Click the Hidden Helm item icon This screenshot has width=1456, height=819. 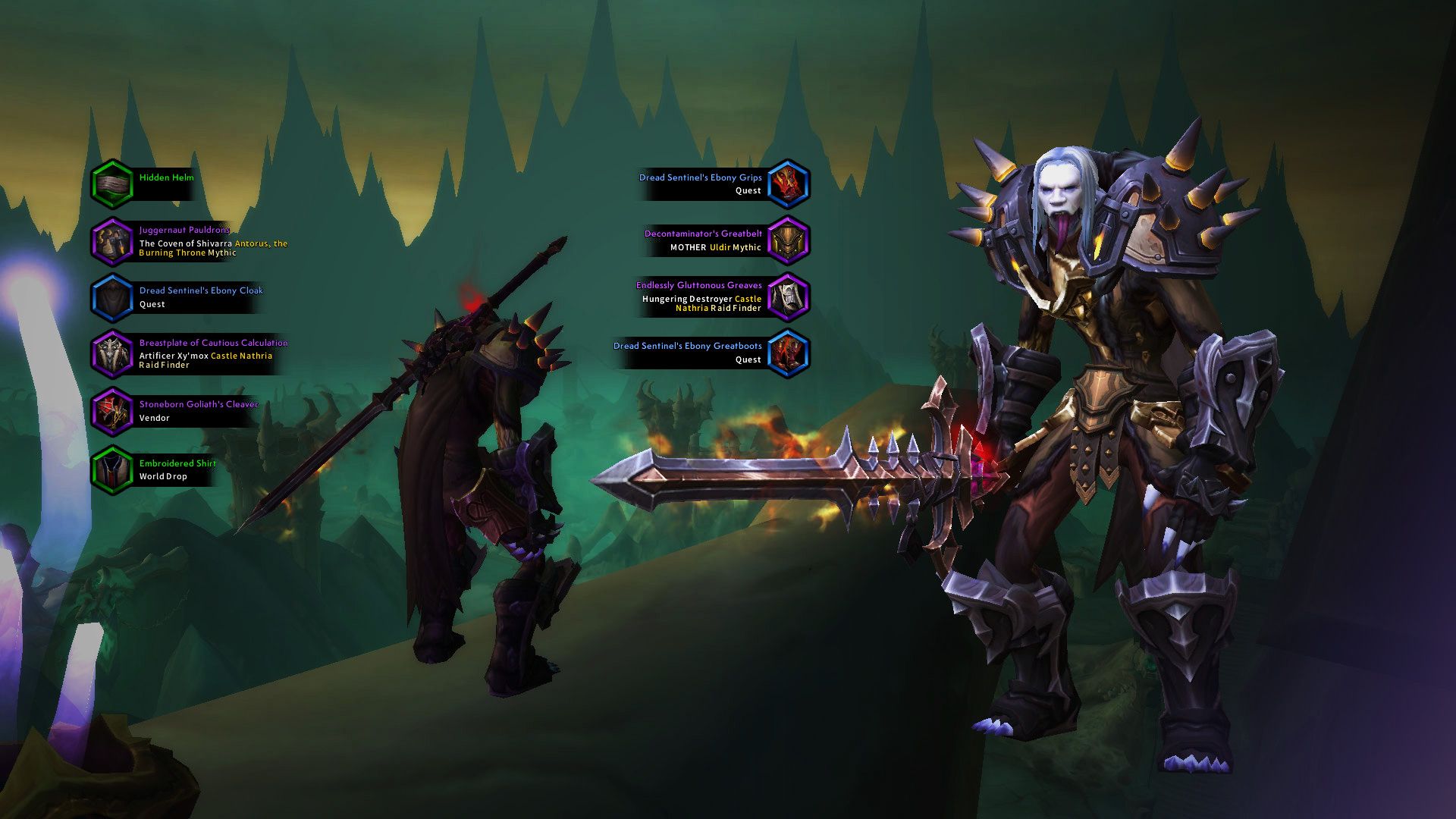[112, 184]
